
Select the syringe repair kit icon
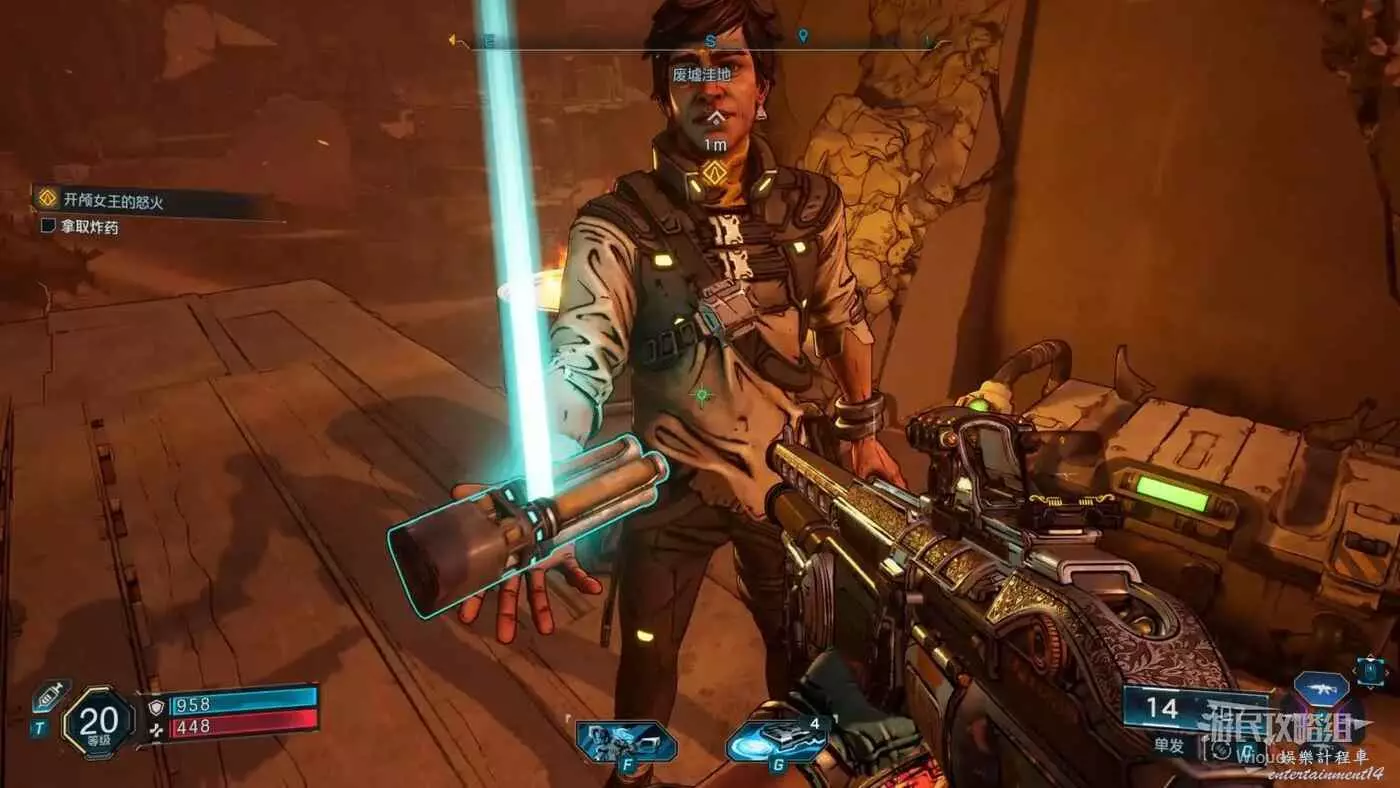tap(50, 696)
